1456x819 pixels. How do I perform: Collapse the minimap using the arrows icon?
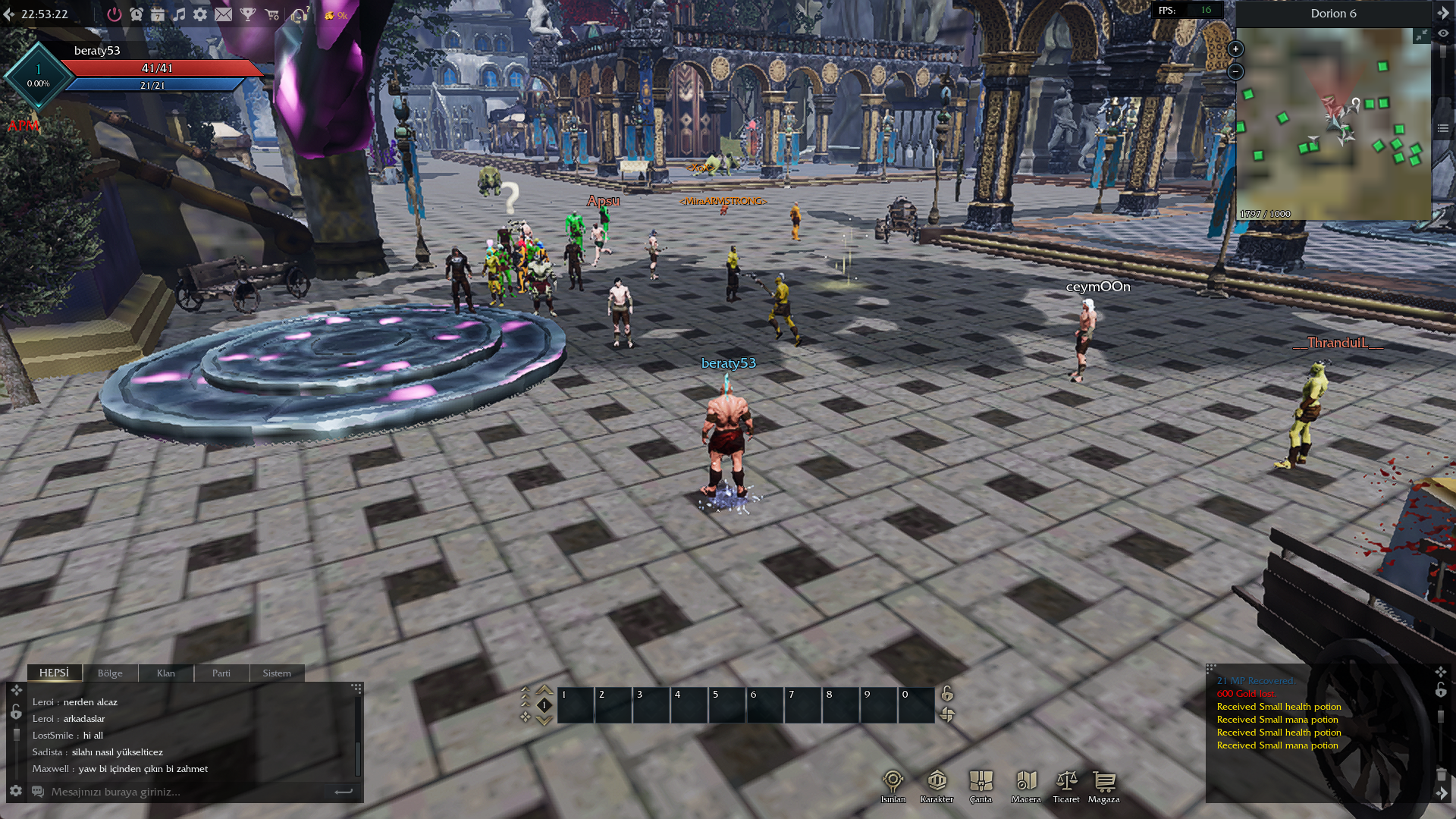1421,36
